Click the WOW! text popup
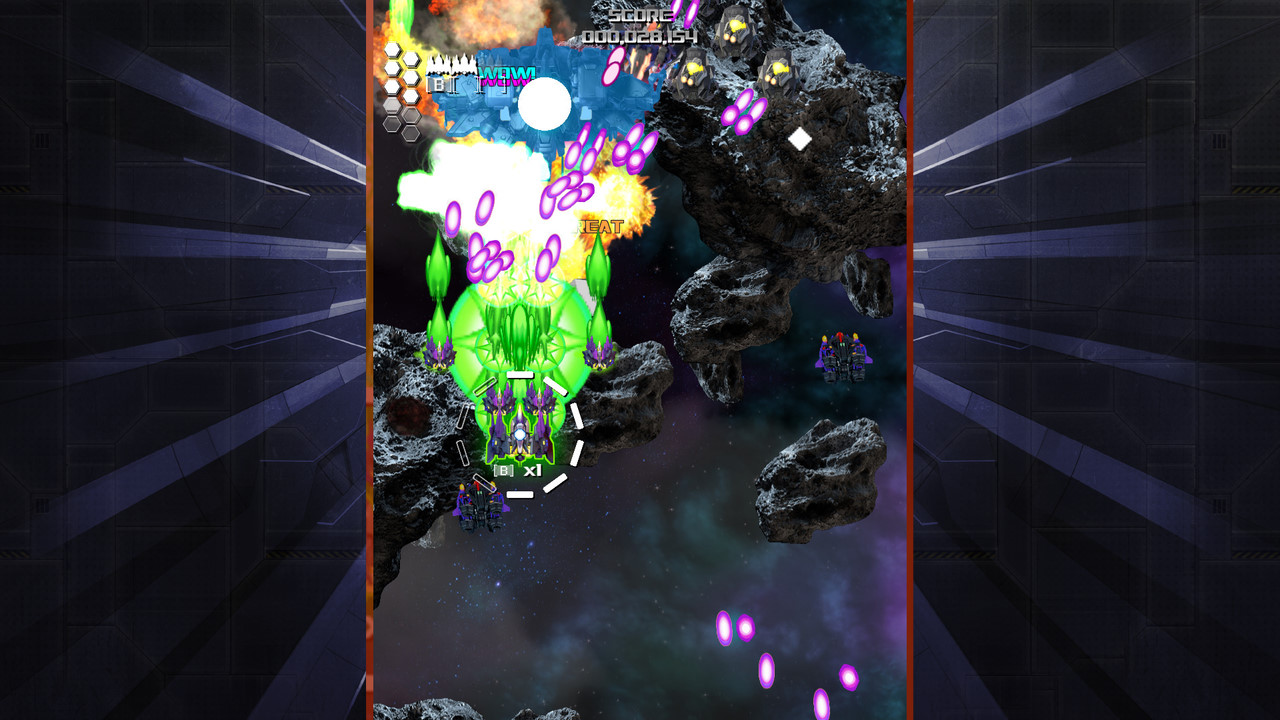 [x=508, y=75]
